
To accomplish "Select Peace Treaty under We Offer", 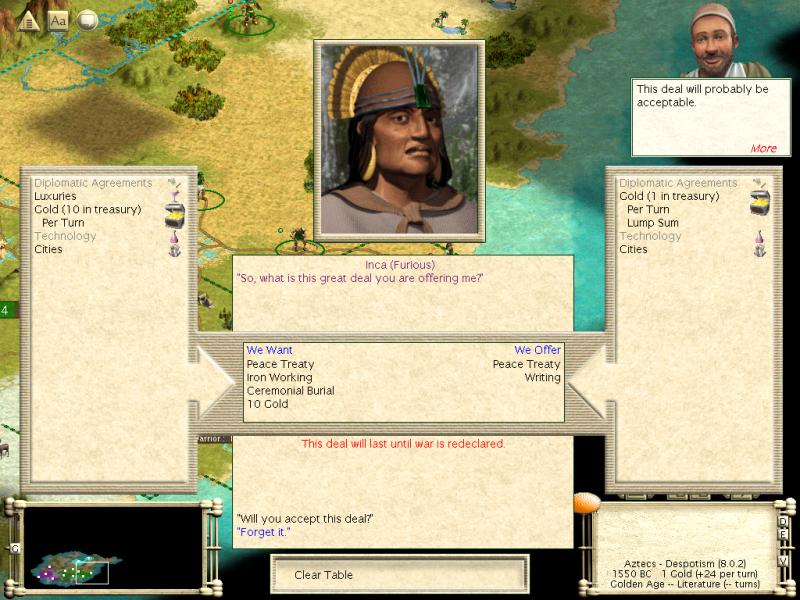I will pos(526,365).
